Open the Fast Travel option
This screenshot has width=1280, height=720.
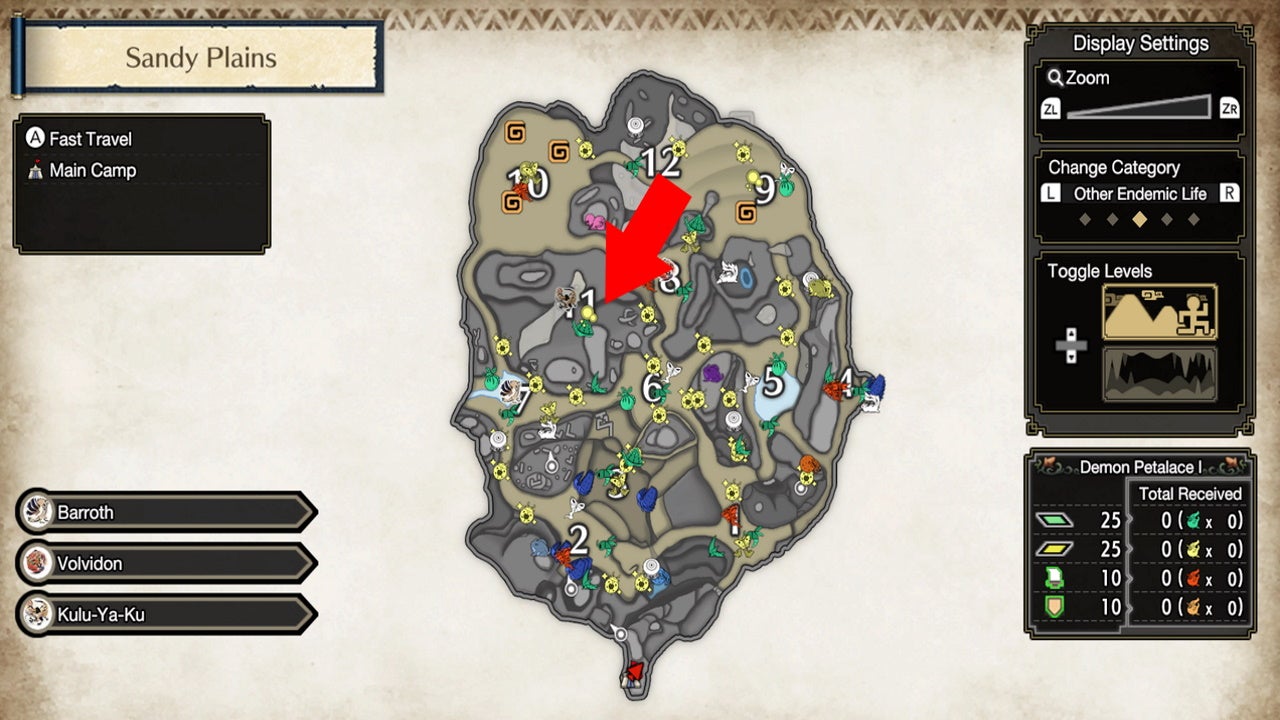tap(90, 138)
